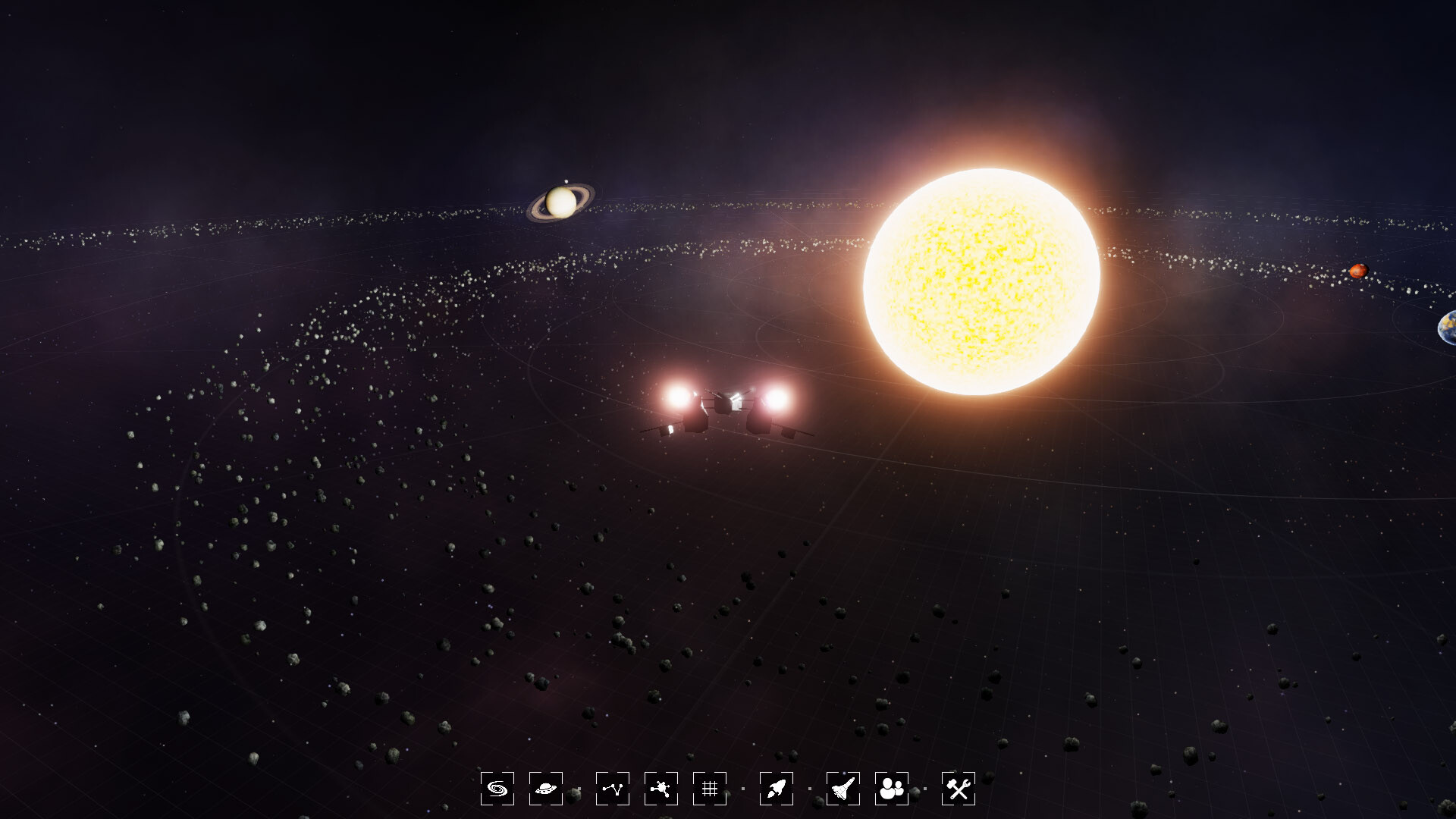Open the crew roster panel

[890, 789]
